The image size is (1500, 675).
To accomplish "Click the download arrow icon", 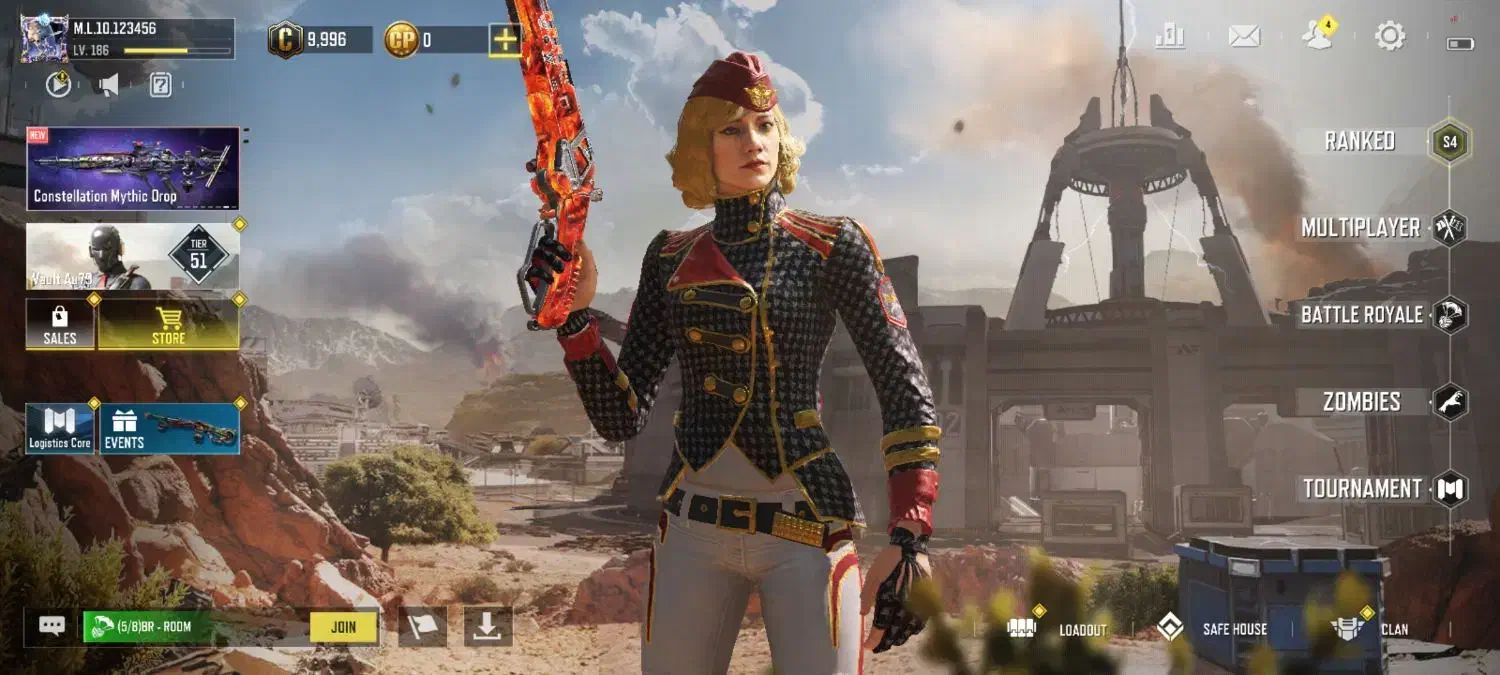I will 487,627.
